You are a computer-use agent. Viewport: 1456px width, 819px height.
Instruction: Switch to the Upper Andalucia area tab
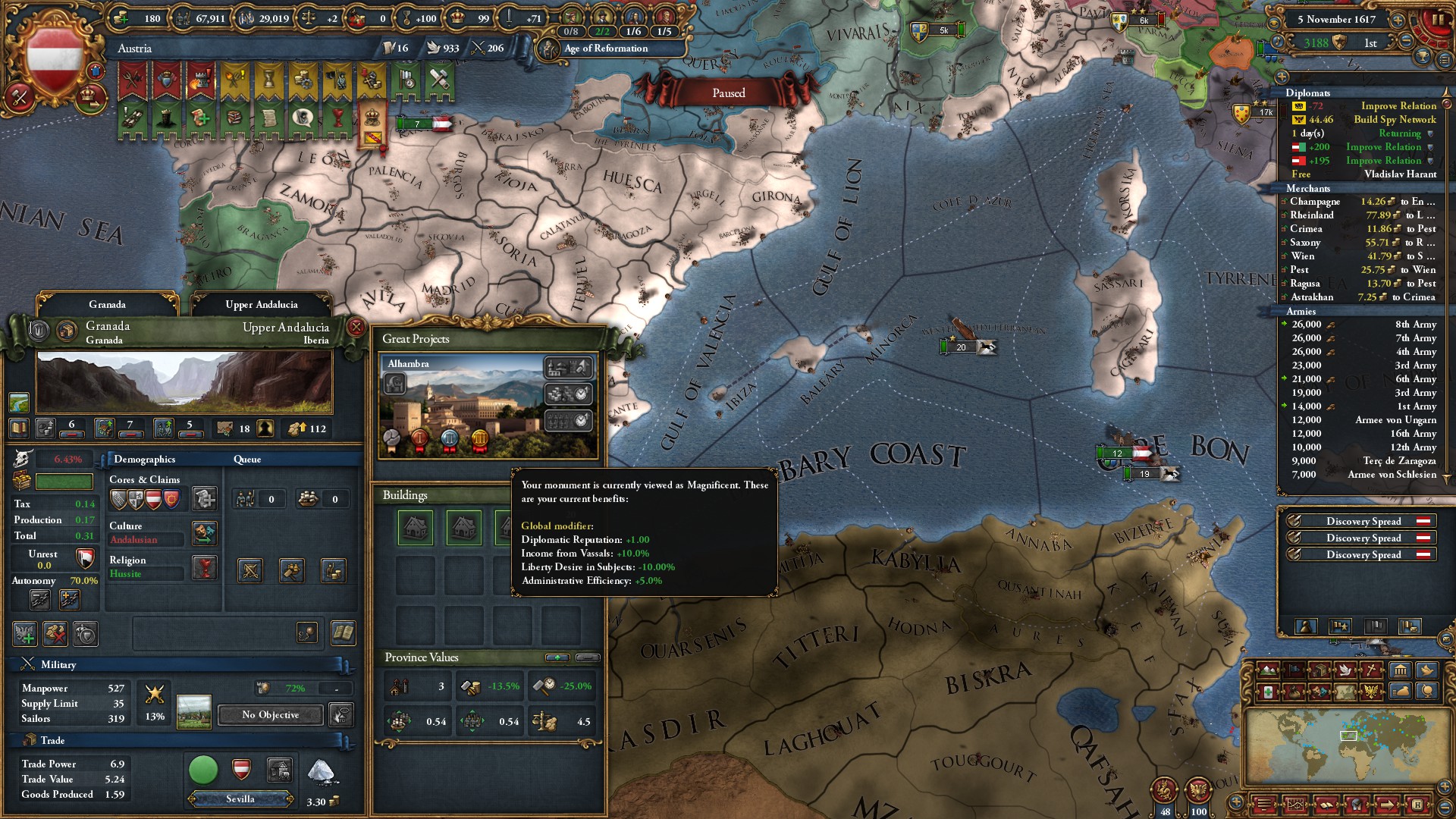261,305
